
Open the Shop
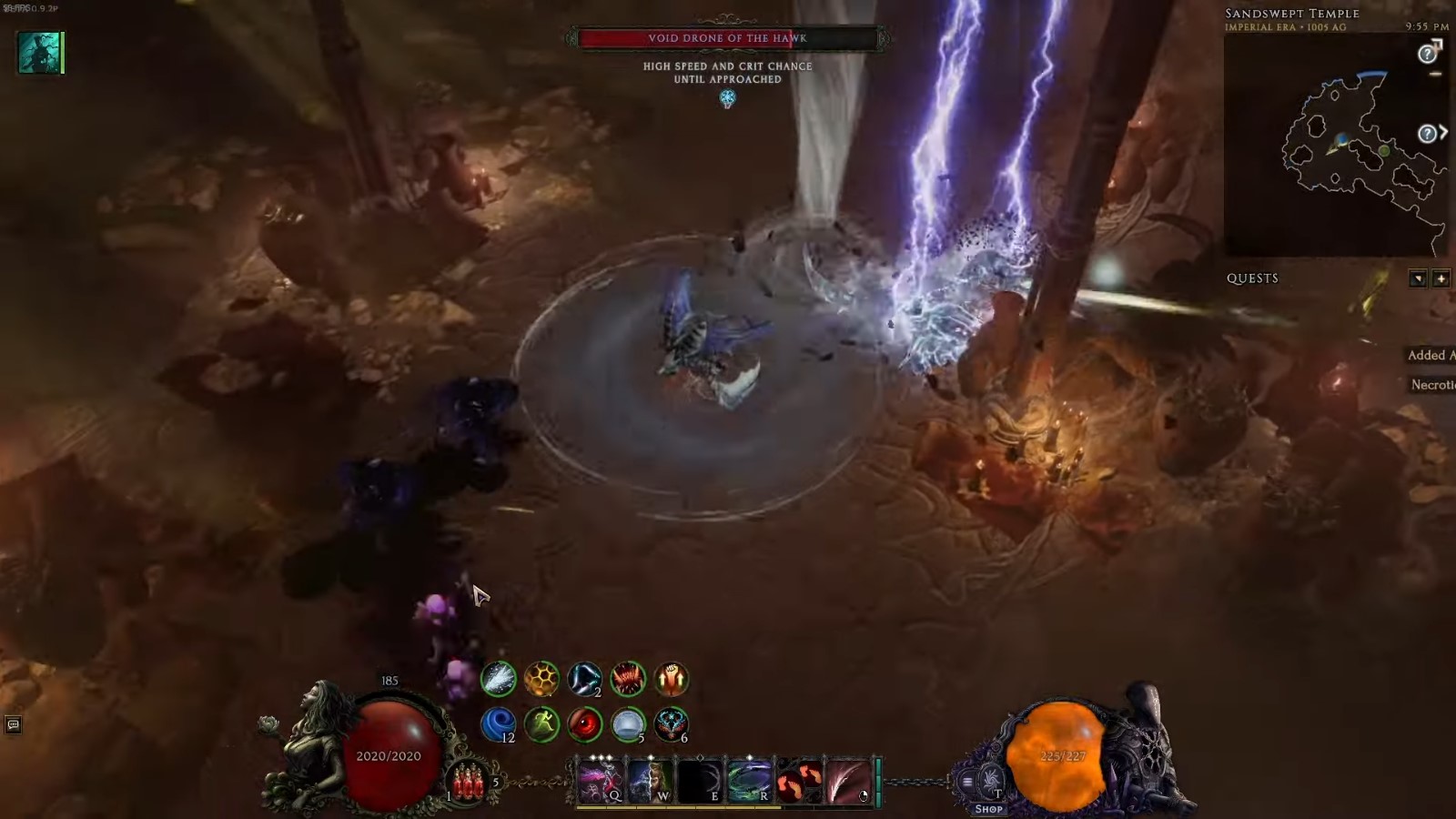[988, 808]
